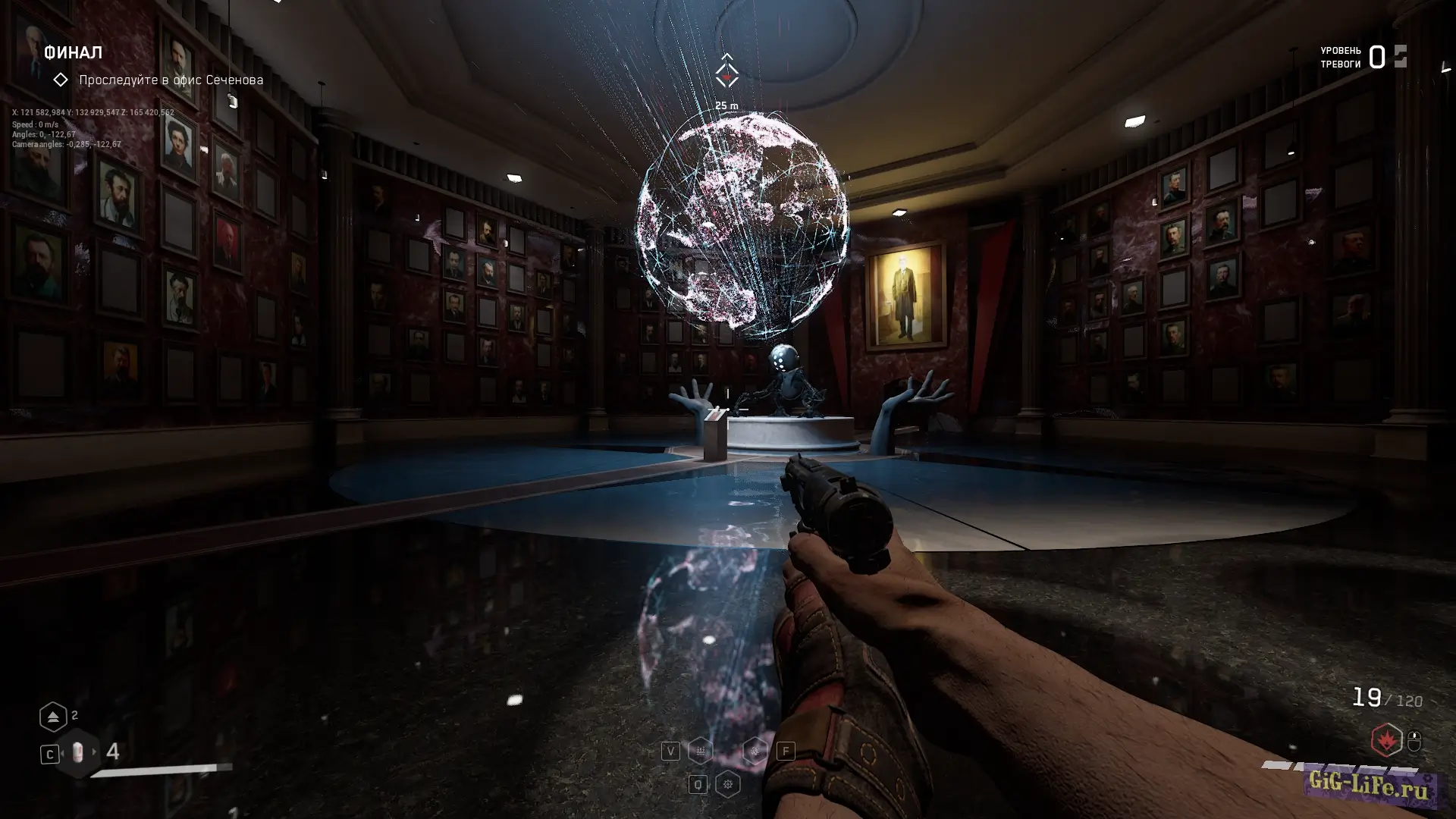Select the white capsule consumable slot
Image resolution: width=1456 pixels, height=819 pixels.
[77, 752]
